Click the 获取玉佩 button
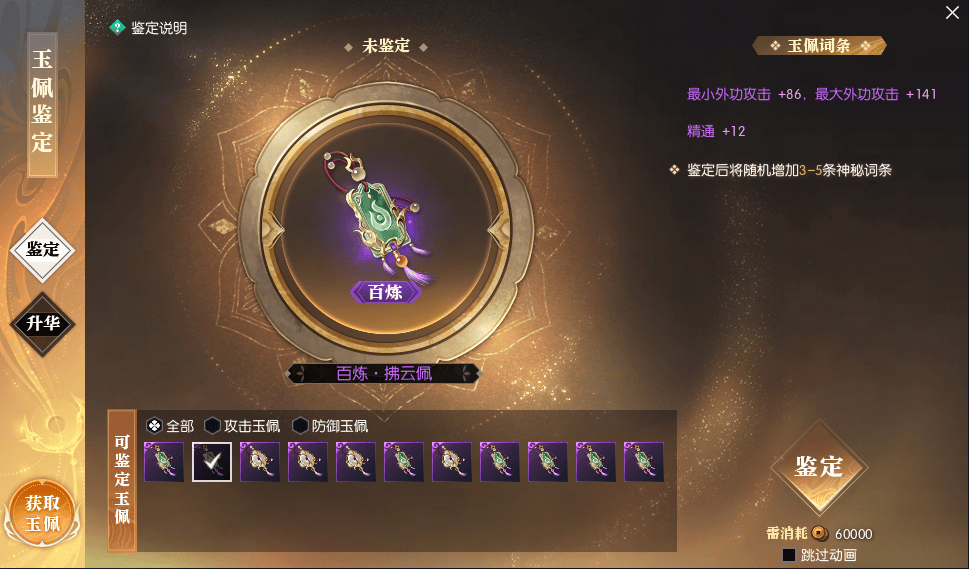 point(43,513)
